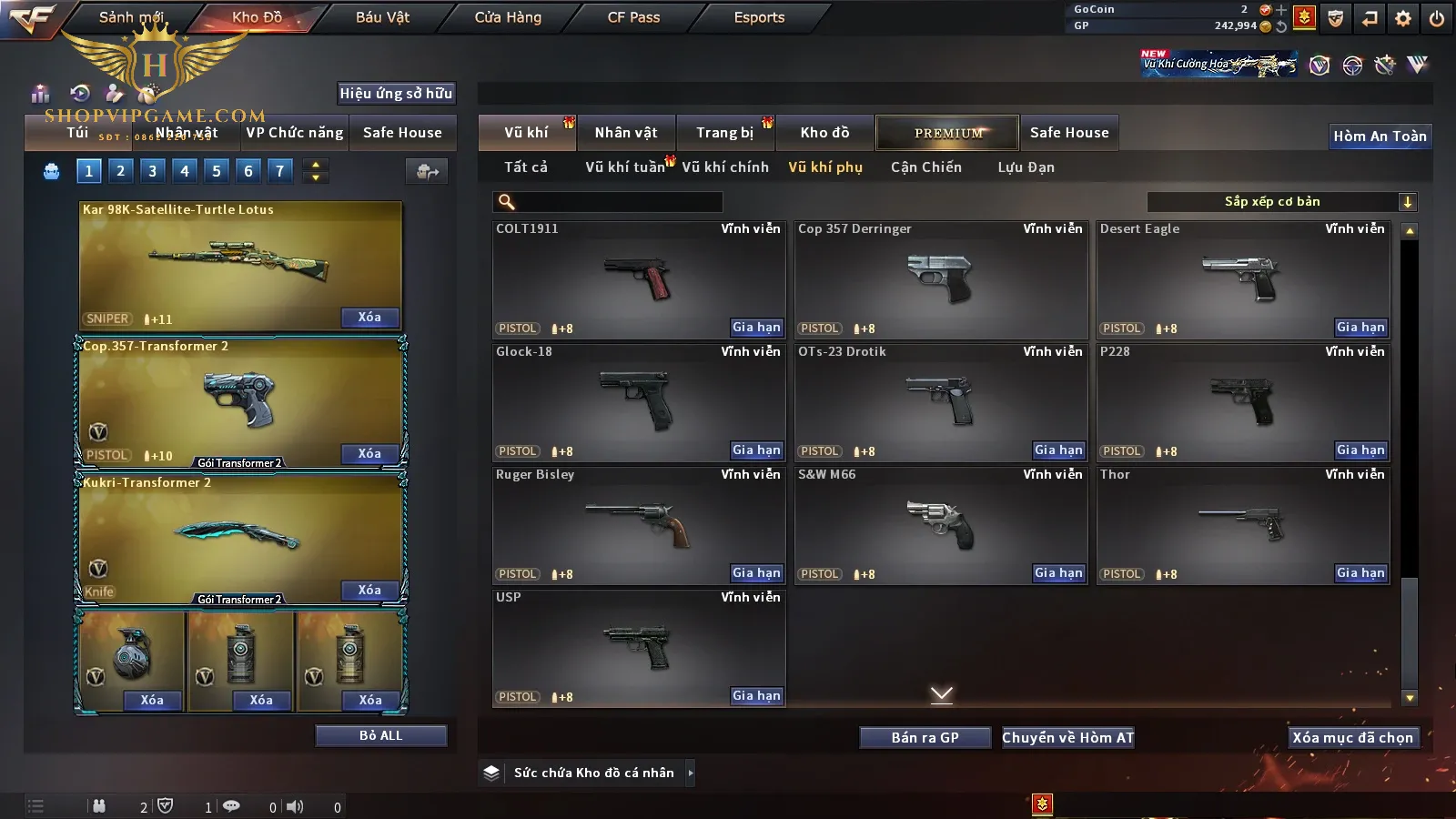Click Chuyển về Hòm AT button
Image resolution: width=1456 pixels, height=819 pixels.
pos(1067,738)
